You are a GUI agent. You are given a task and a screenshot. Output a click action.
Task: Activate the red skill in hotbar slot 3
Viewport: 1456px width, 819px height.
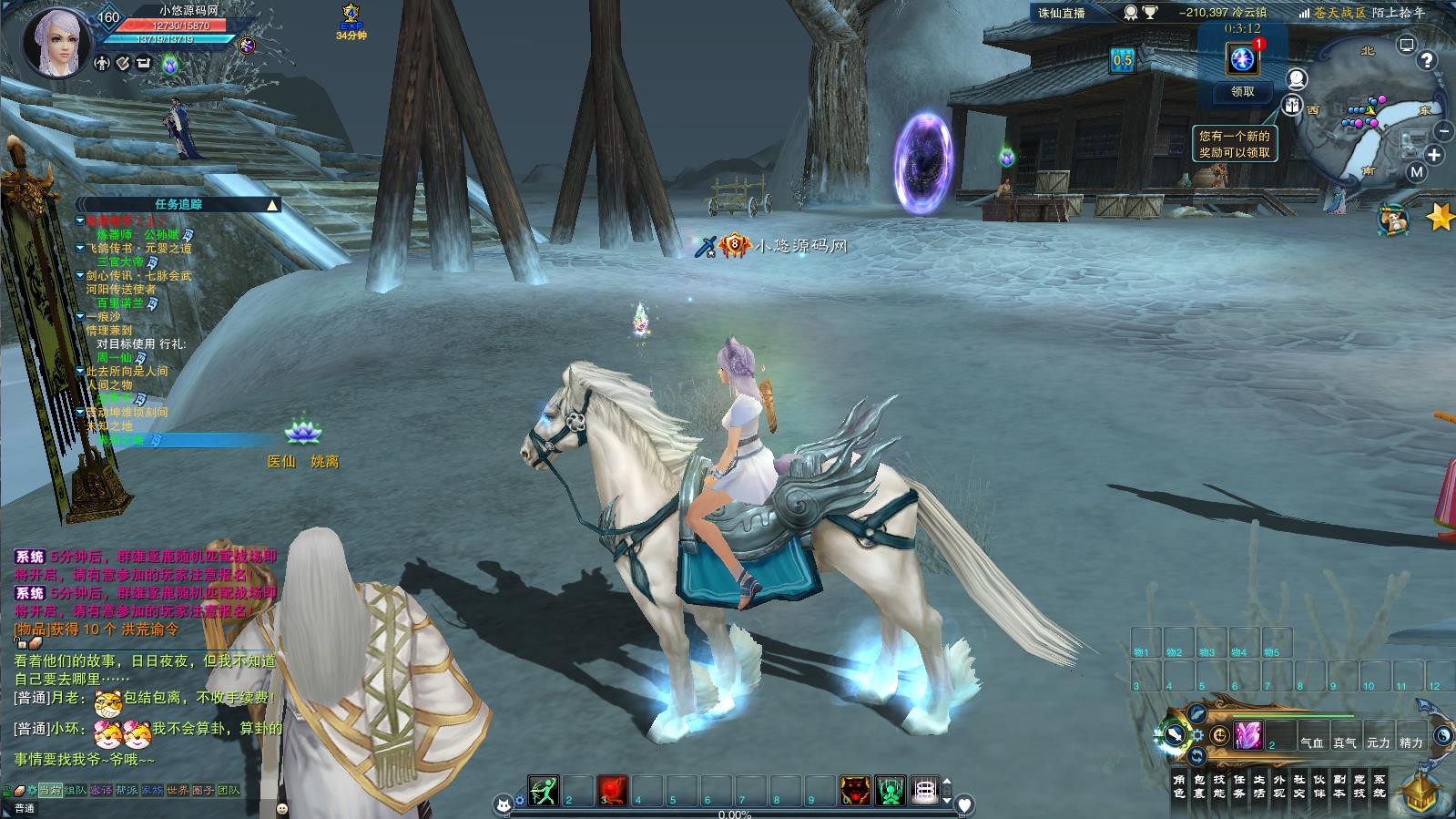point(613,791)
